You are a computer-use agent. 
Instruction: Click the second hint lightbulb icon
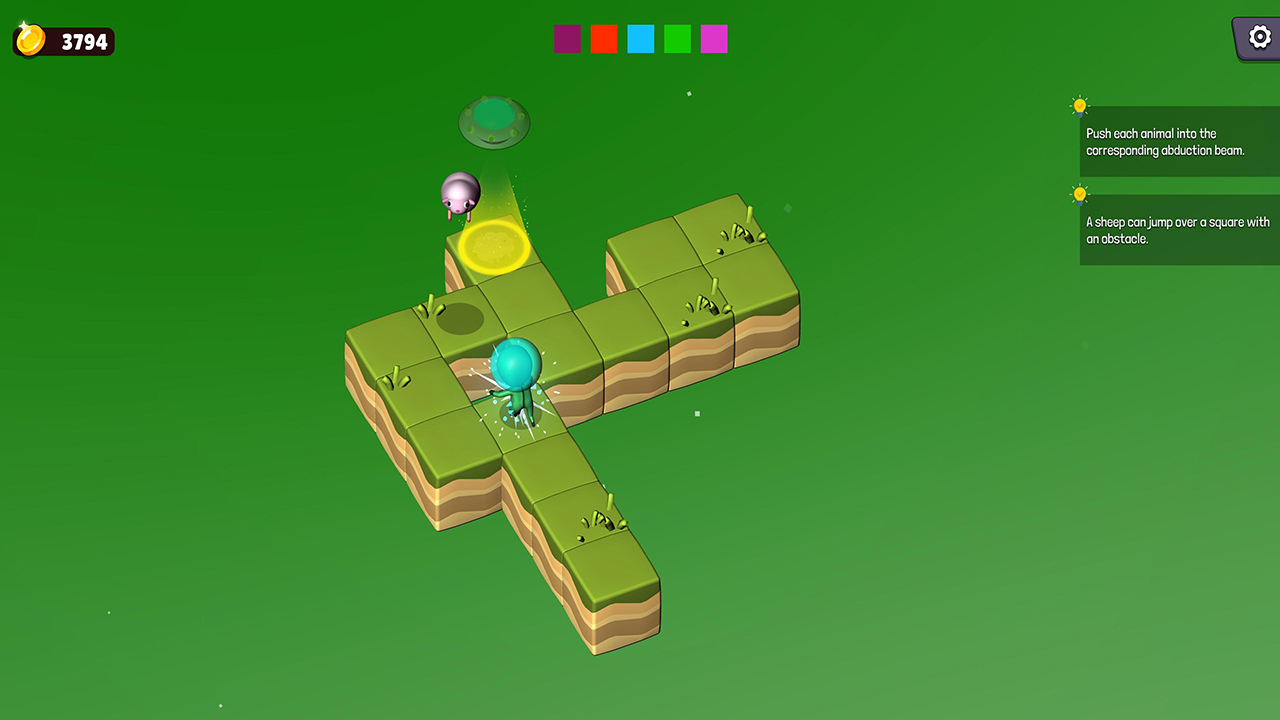tap(1079, 194)
